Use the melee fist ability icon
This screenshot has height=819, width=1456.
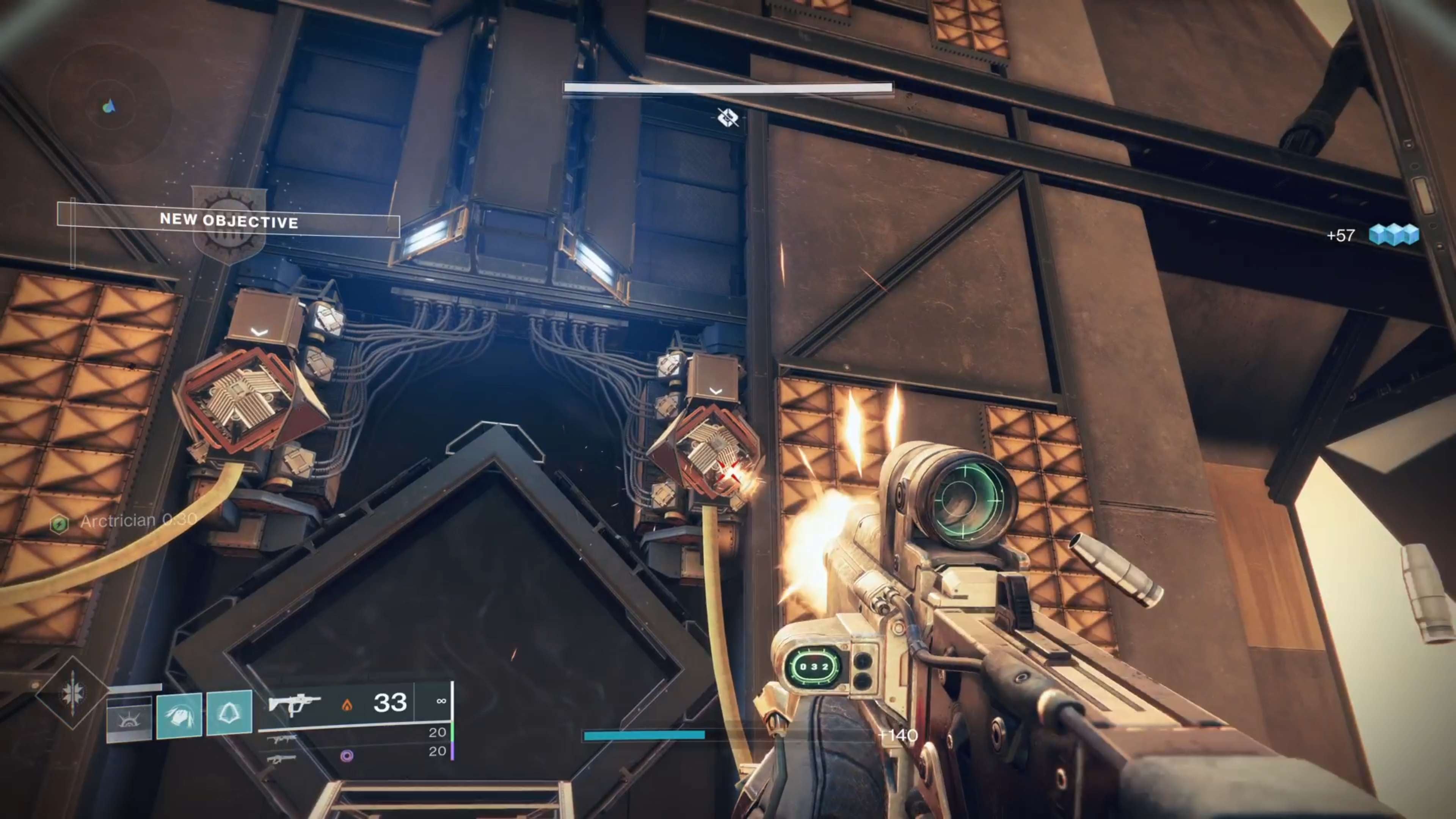click(179, 715)
